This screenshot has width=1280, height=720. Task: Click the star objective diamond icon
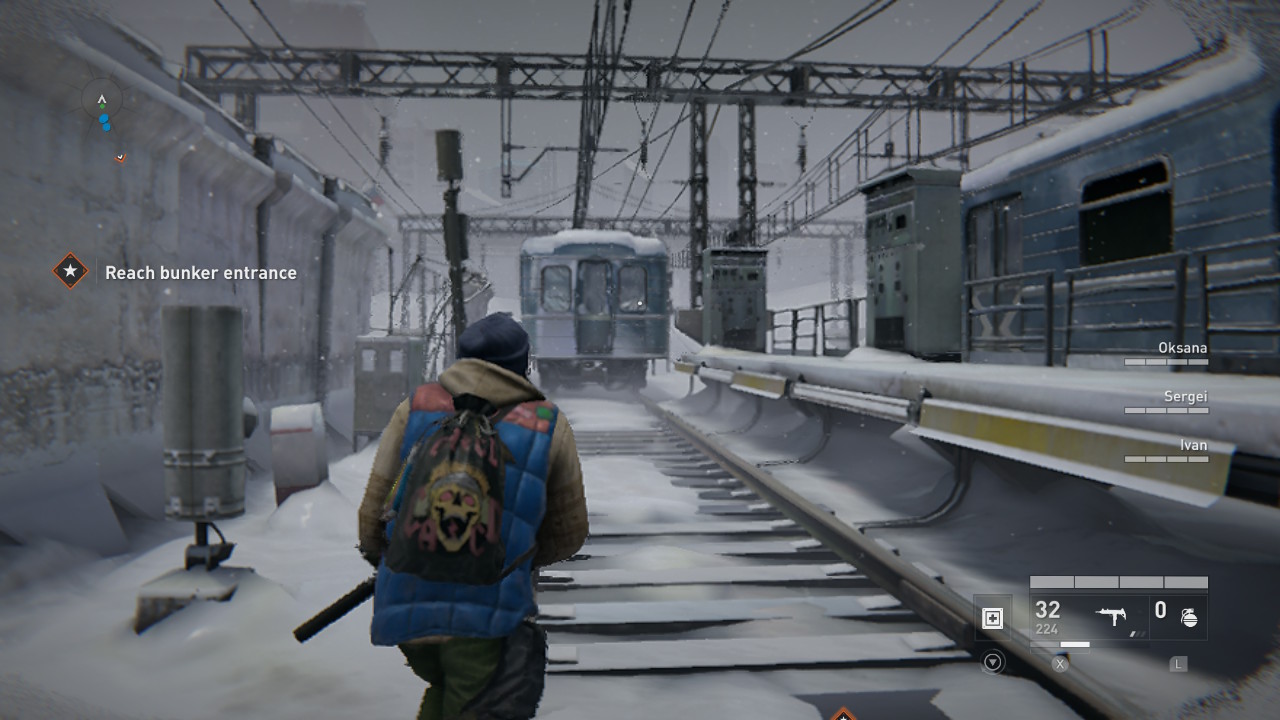point(70,271)
